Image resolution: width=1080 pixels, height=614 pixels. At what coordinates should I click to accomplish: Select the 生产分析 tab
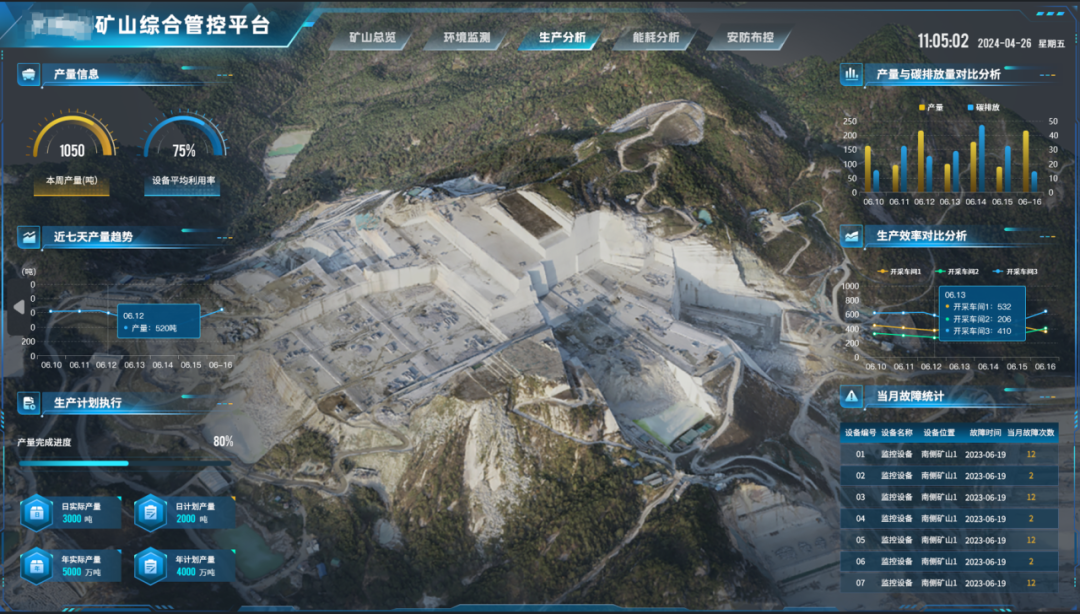[x=562, y=39]
